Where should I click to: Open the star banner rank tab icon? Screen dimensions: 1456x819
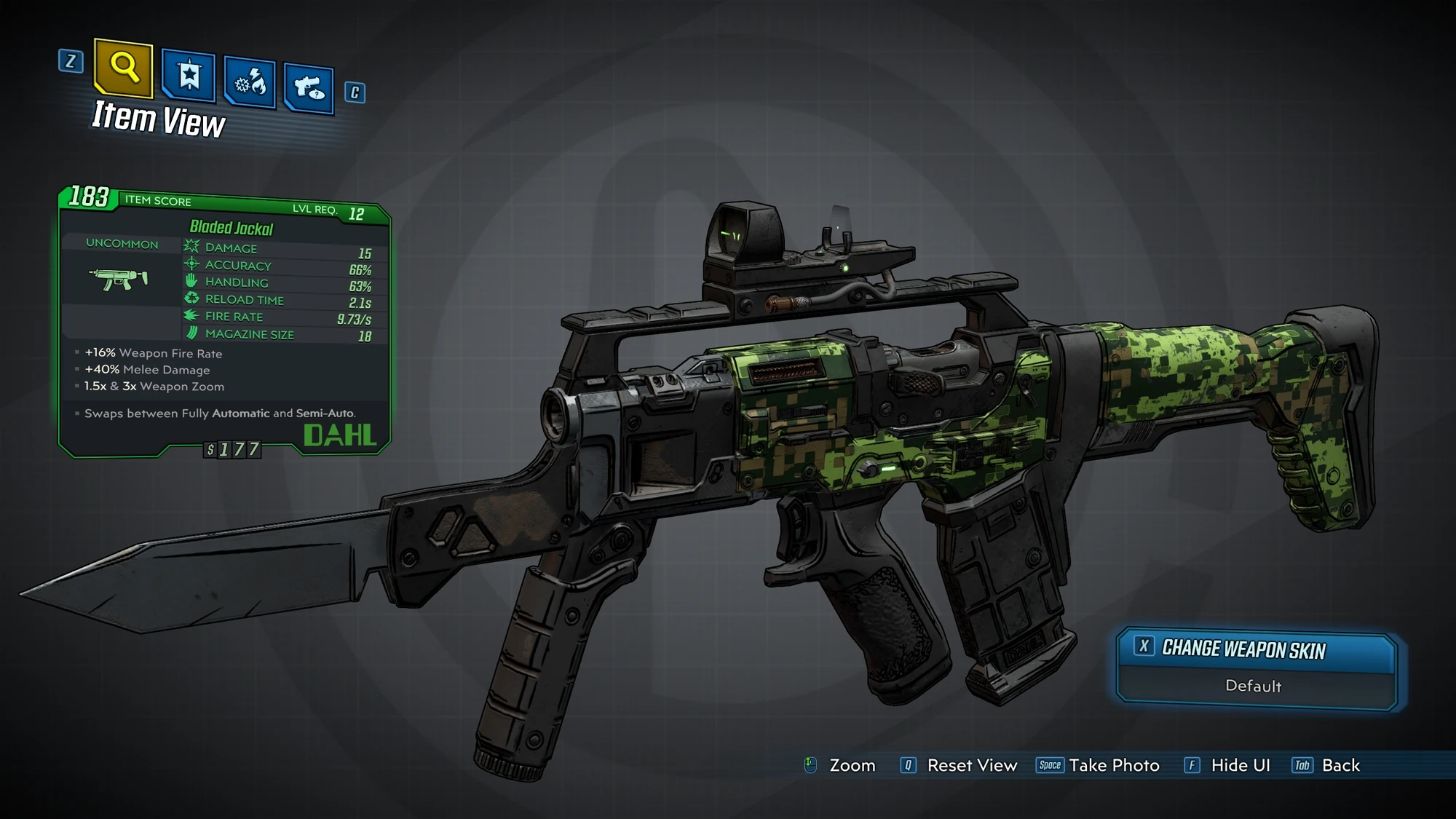189,74
